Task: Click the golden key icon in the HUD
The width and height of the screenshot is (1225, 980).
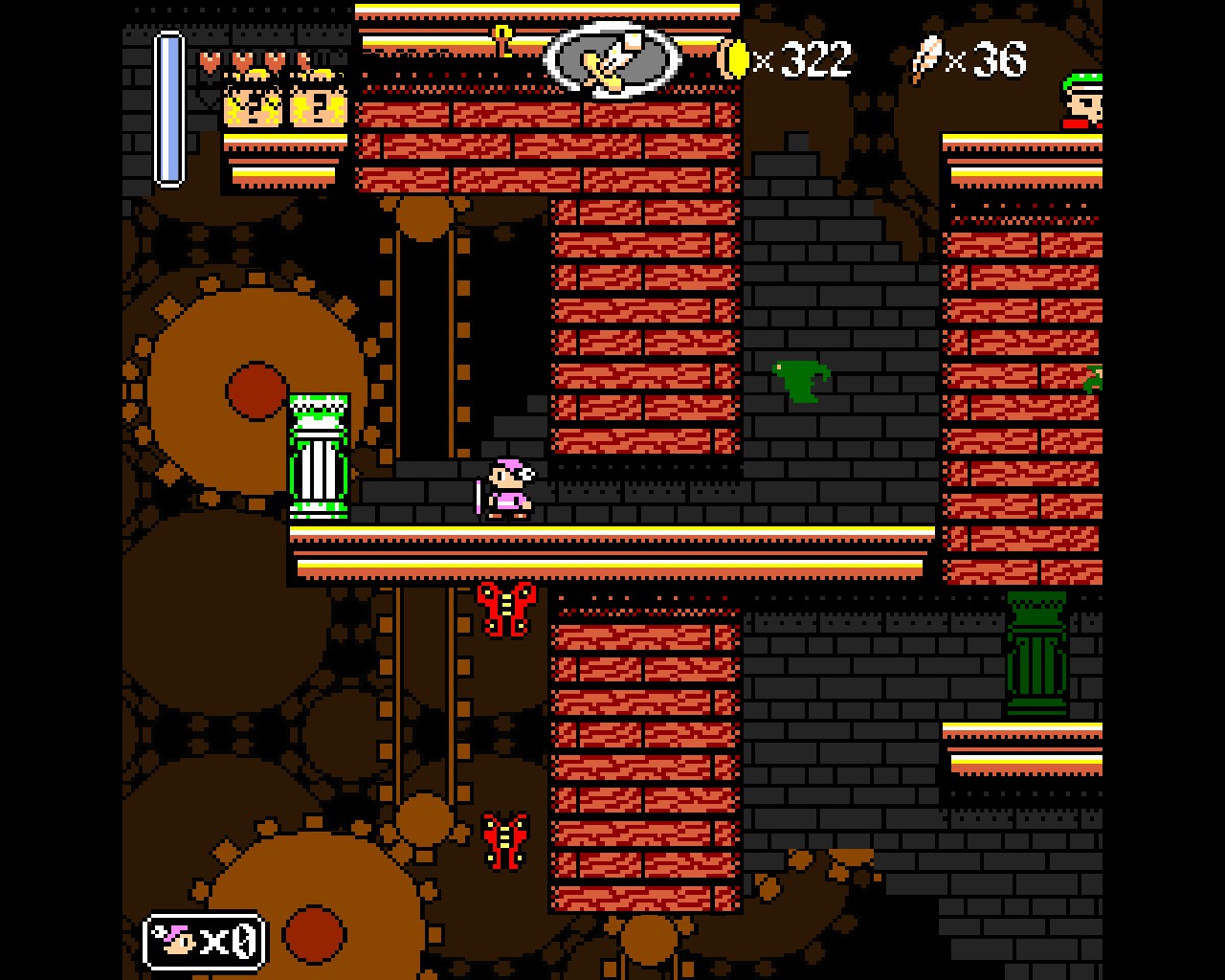Action: (x=501, y=41)
